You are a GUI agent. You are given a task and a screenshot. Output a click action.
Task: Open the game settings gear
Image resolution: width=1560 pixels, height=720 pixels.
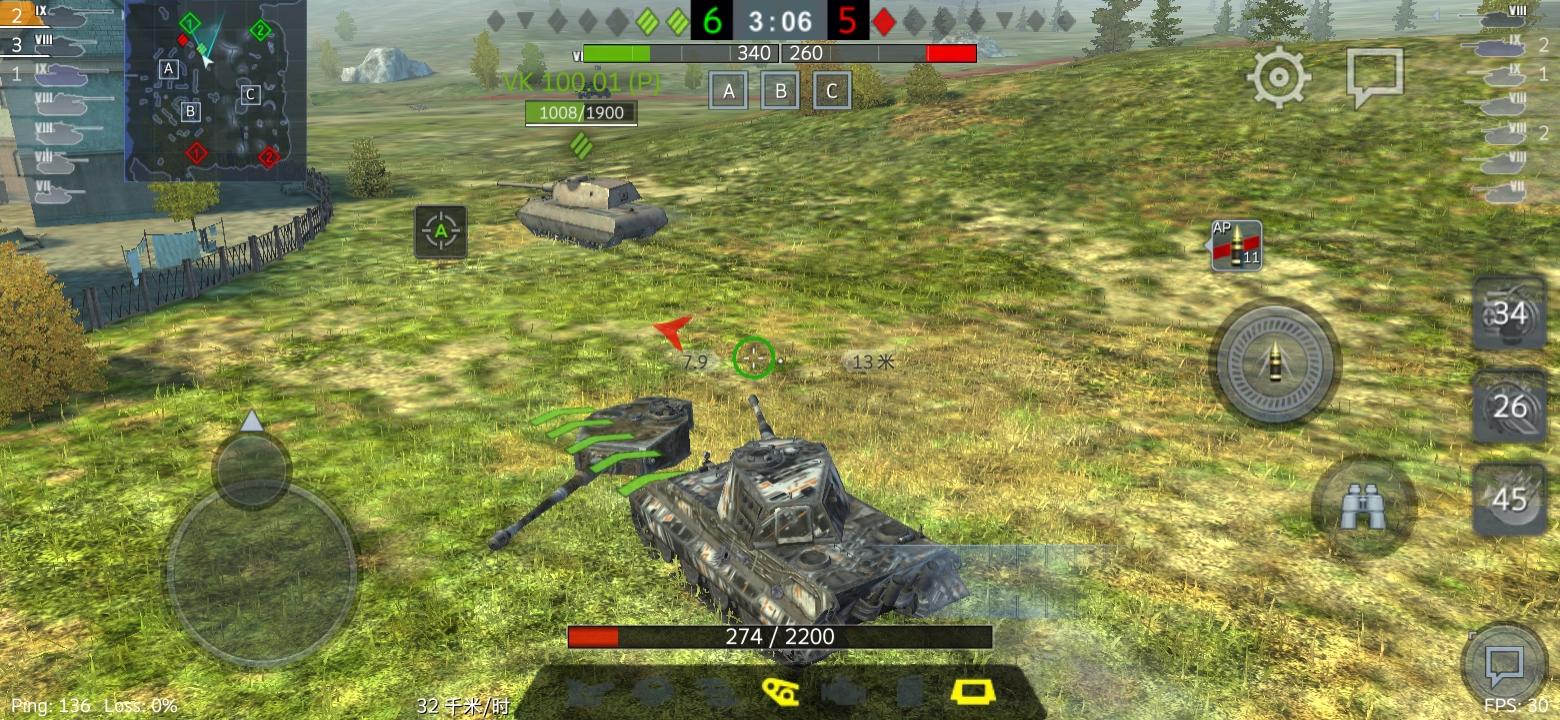coord(1277,75)
